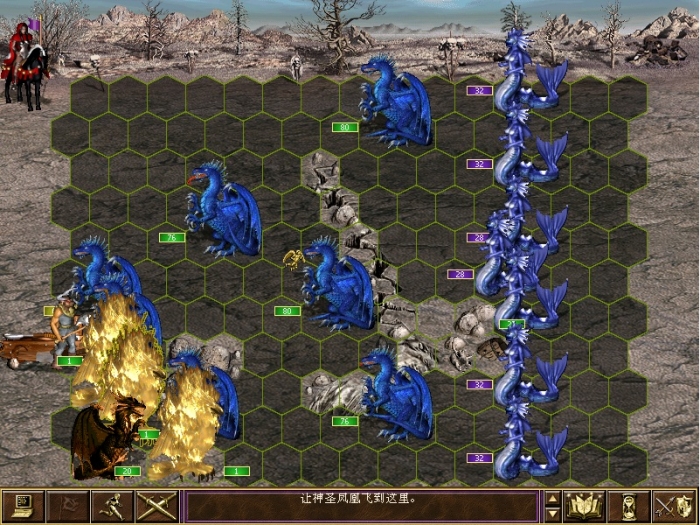The image size is (700, 525).
Task: Turn on auto-combat with the crossed swords button
Action: (x=155, y=506)
